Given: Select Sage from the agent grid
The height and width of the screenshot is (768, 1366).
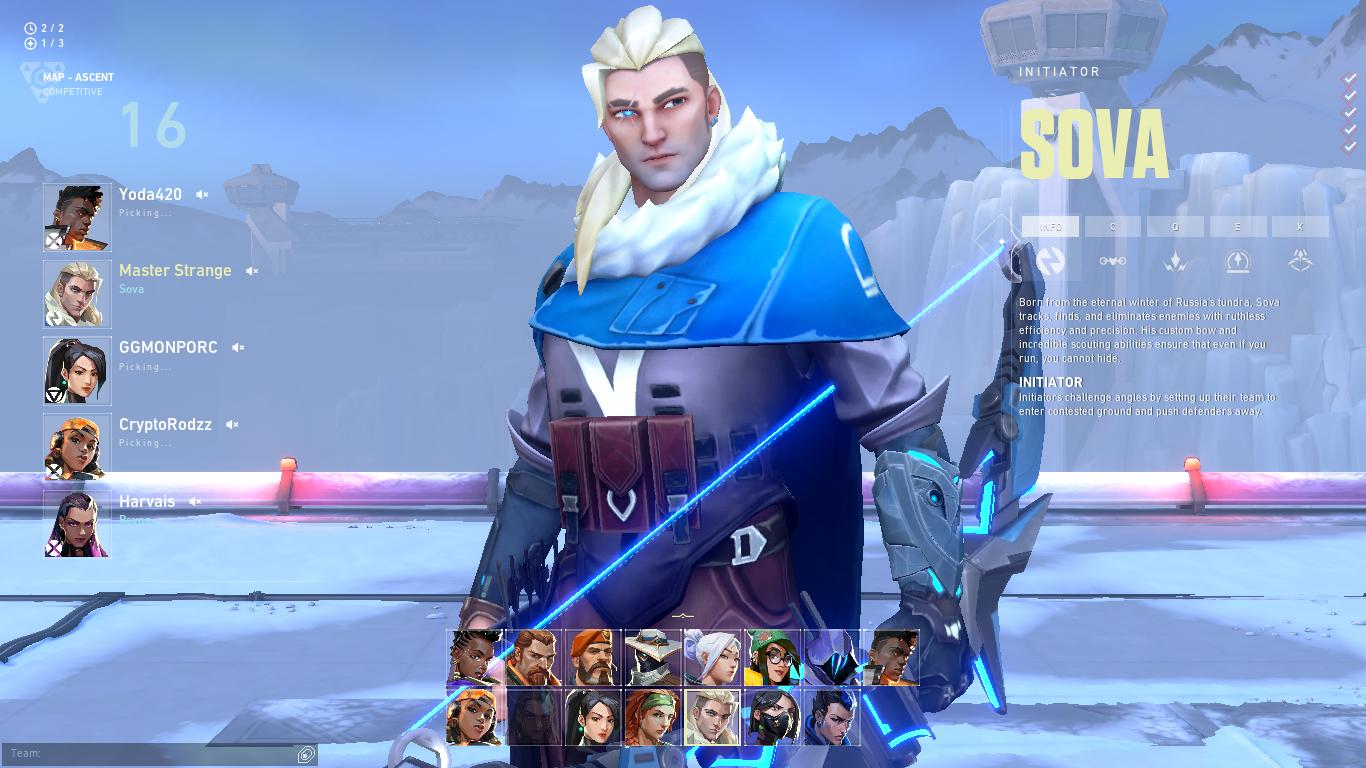Looking at the screenshot, I should coord(593,717).
